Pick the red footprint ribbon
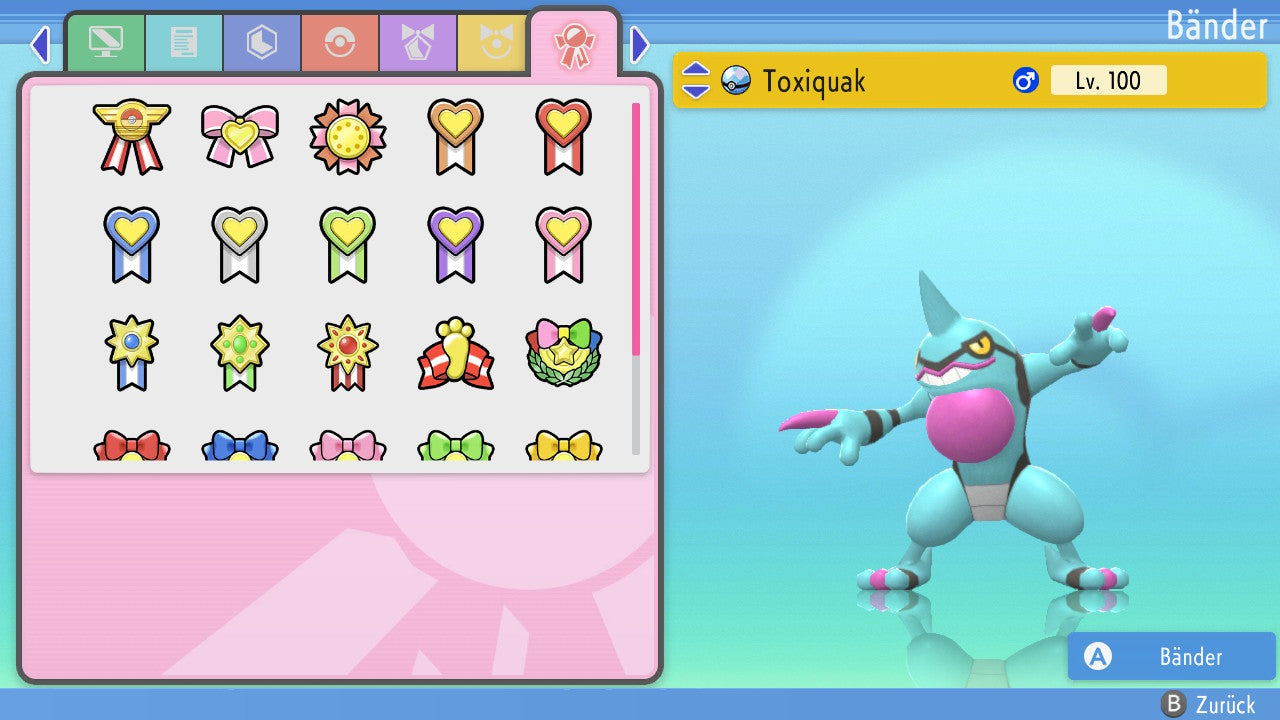1280x720 pixels. pyautogui.click(x=456, y=353)
